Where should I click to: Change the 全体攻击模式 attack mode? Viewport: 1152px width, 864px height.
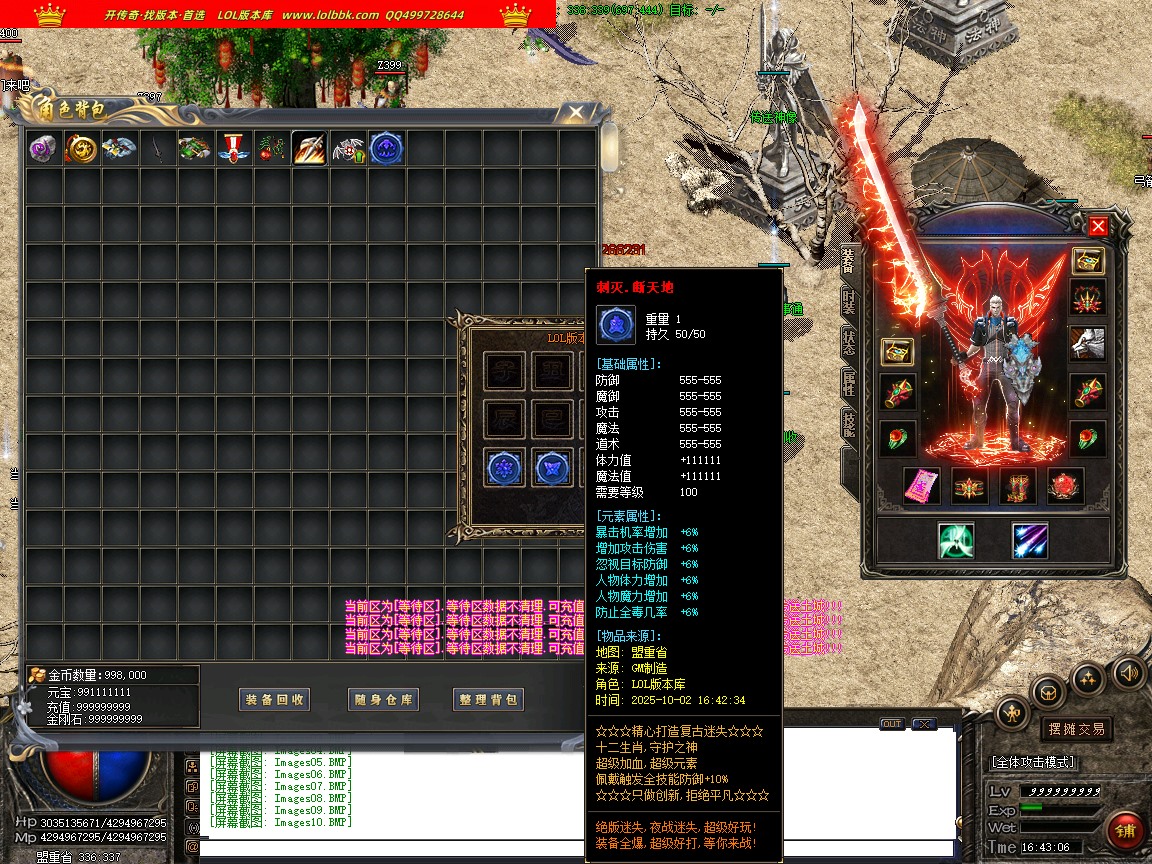pos(1034,762)
